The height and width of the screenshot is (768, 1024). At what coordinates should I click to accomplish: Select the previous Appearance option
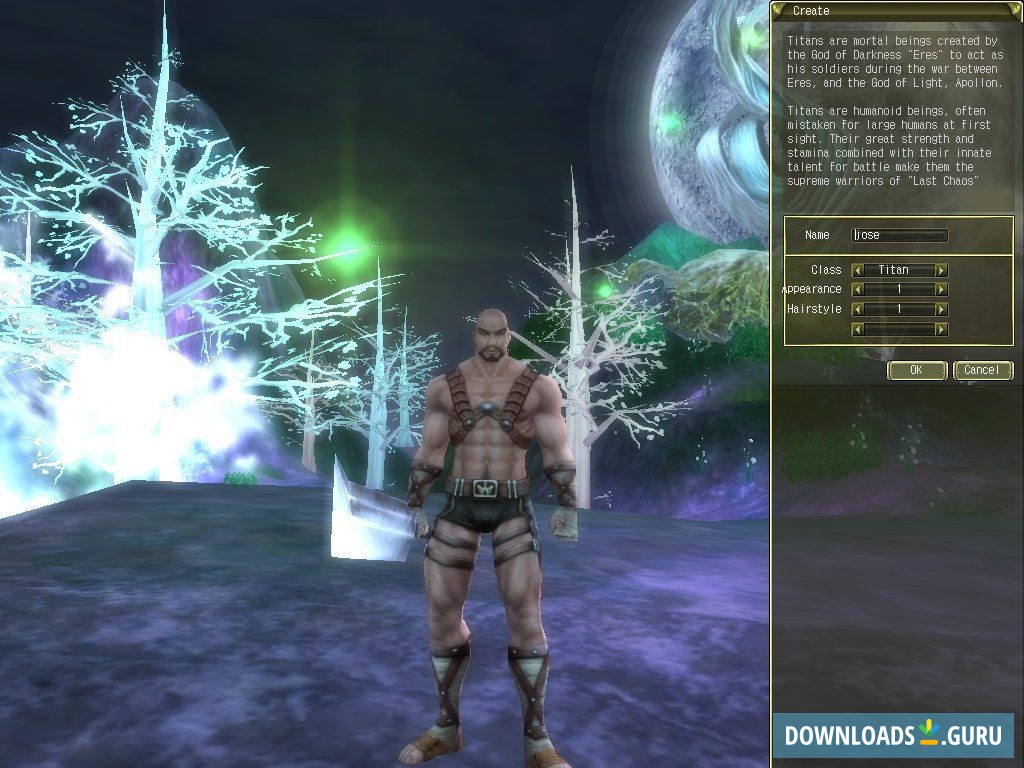[857, 289]
